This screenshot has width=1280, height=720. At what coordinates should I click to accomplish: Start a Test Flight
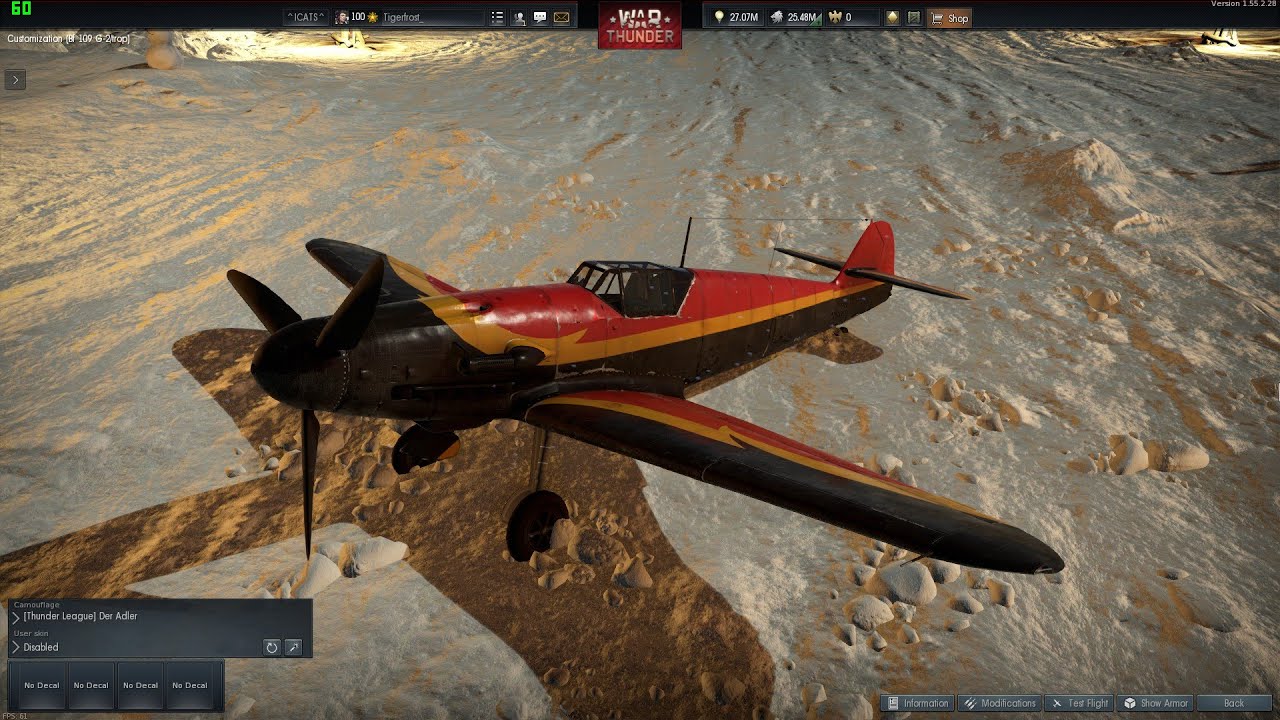(1079, 703)
